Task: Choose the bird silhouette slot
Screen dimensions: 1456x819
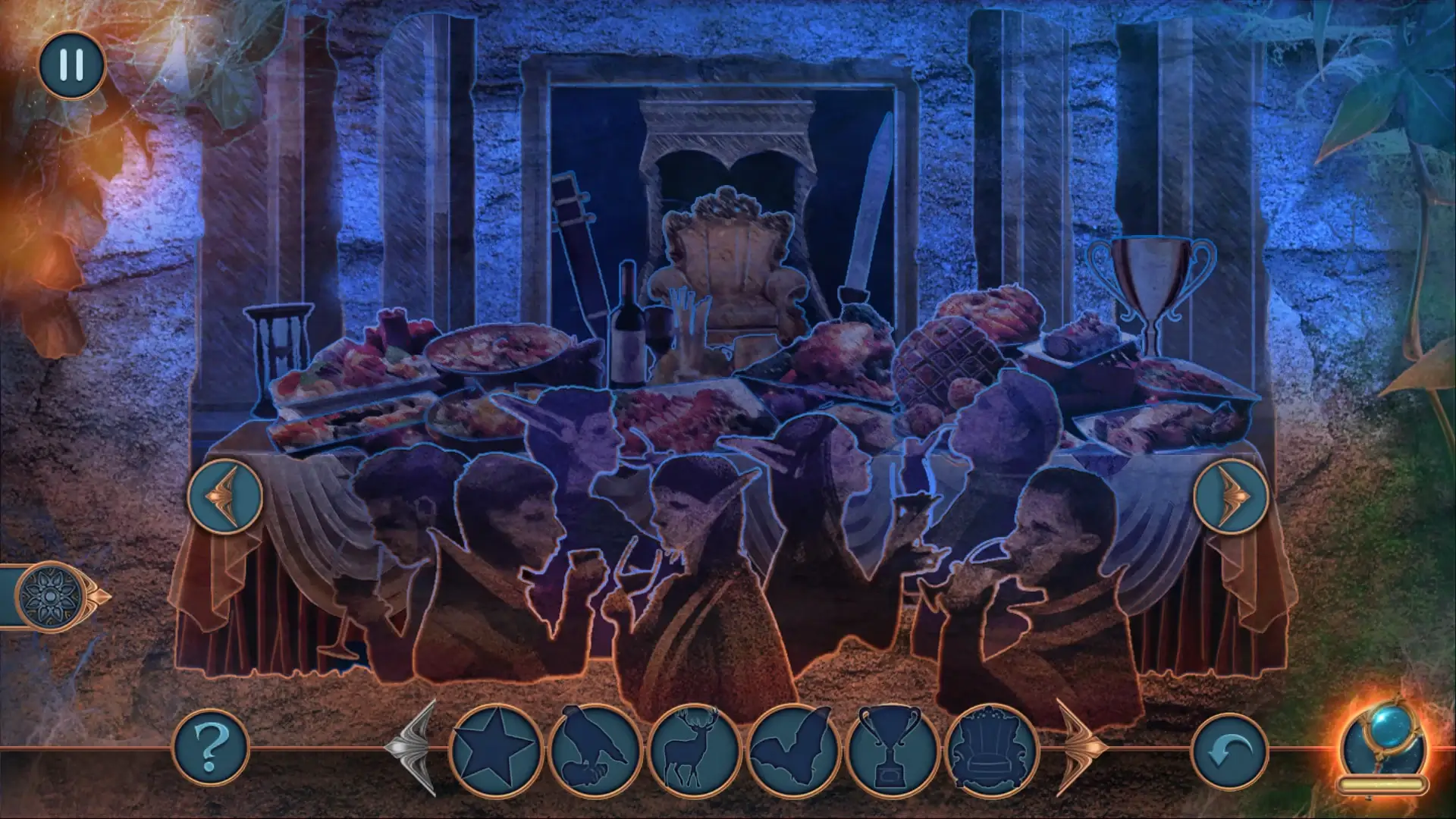Action: (x=595, y=750)
